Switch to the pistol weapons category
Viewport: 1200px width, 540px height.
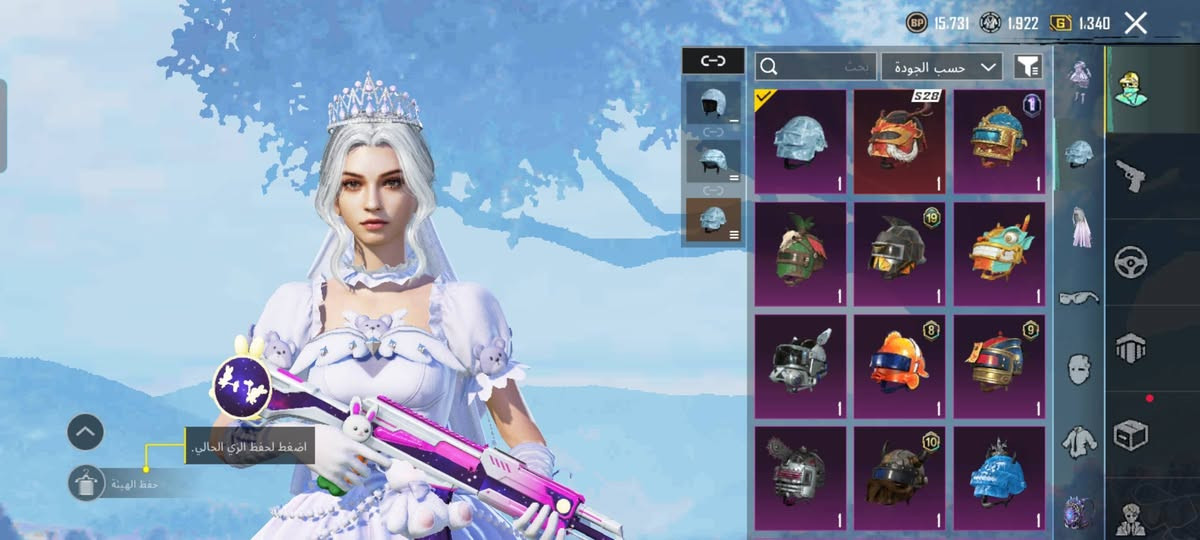tap(1131, 175)
